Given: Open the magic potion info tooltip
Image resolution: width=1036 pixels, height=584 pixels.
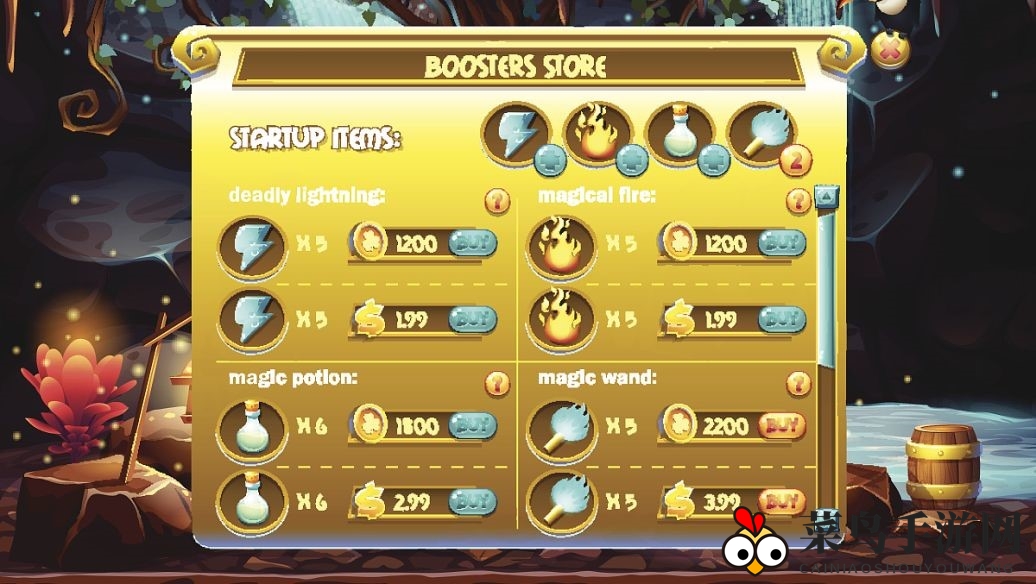Looking at the screenshot, I should 497,383.
